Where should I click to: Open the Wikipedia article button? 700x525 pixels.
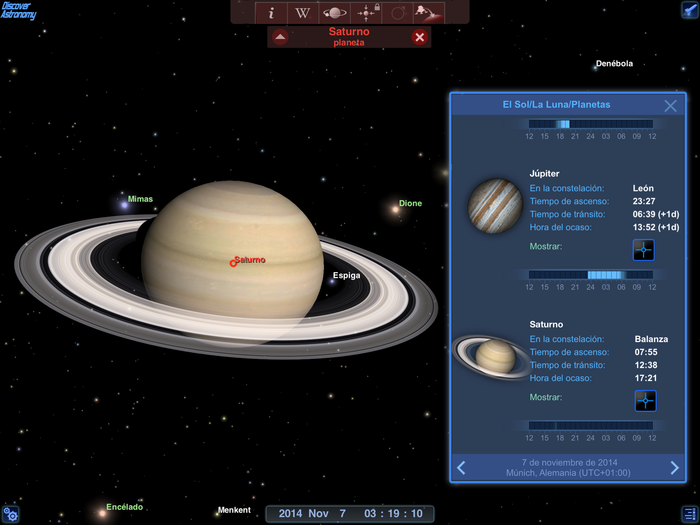(303, 13)
